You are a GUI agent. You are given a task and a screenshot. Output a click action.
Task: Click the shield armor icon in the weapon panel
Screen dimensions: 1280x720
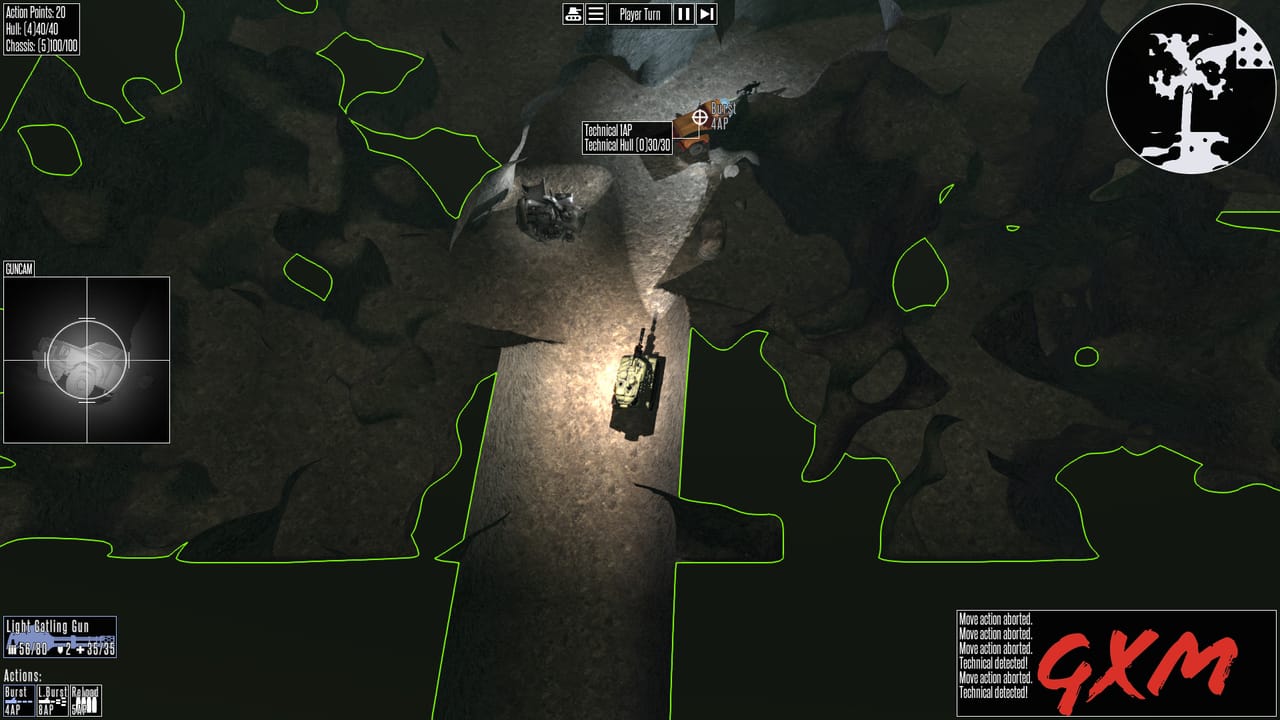pos(61,650)
